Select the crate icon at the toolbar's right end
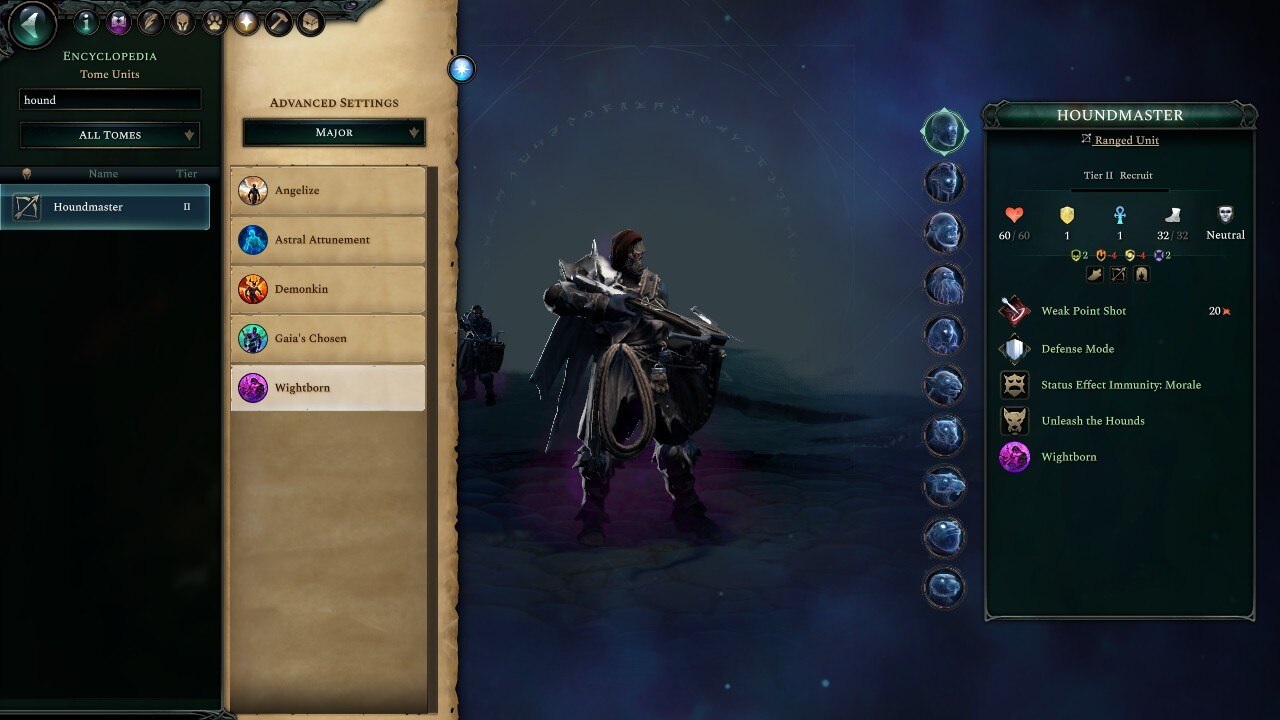The image size is (1280, 720). tap(311, 22)
